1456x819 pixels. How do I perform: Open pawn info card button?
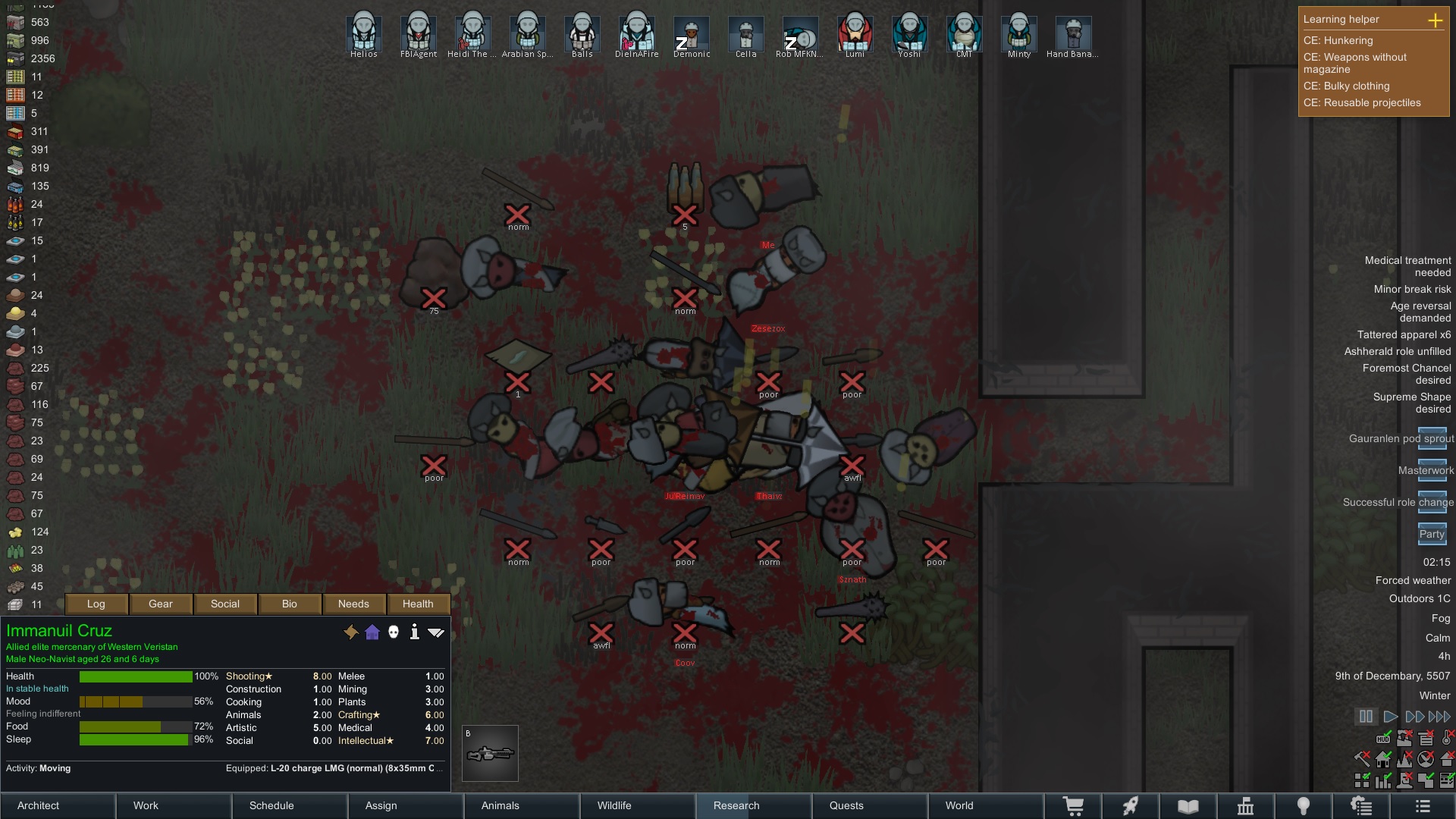(x=414, y=632)
